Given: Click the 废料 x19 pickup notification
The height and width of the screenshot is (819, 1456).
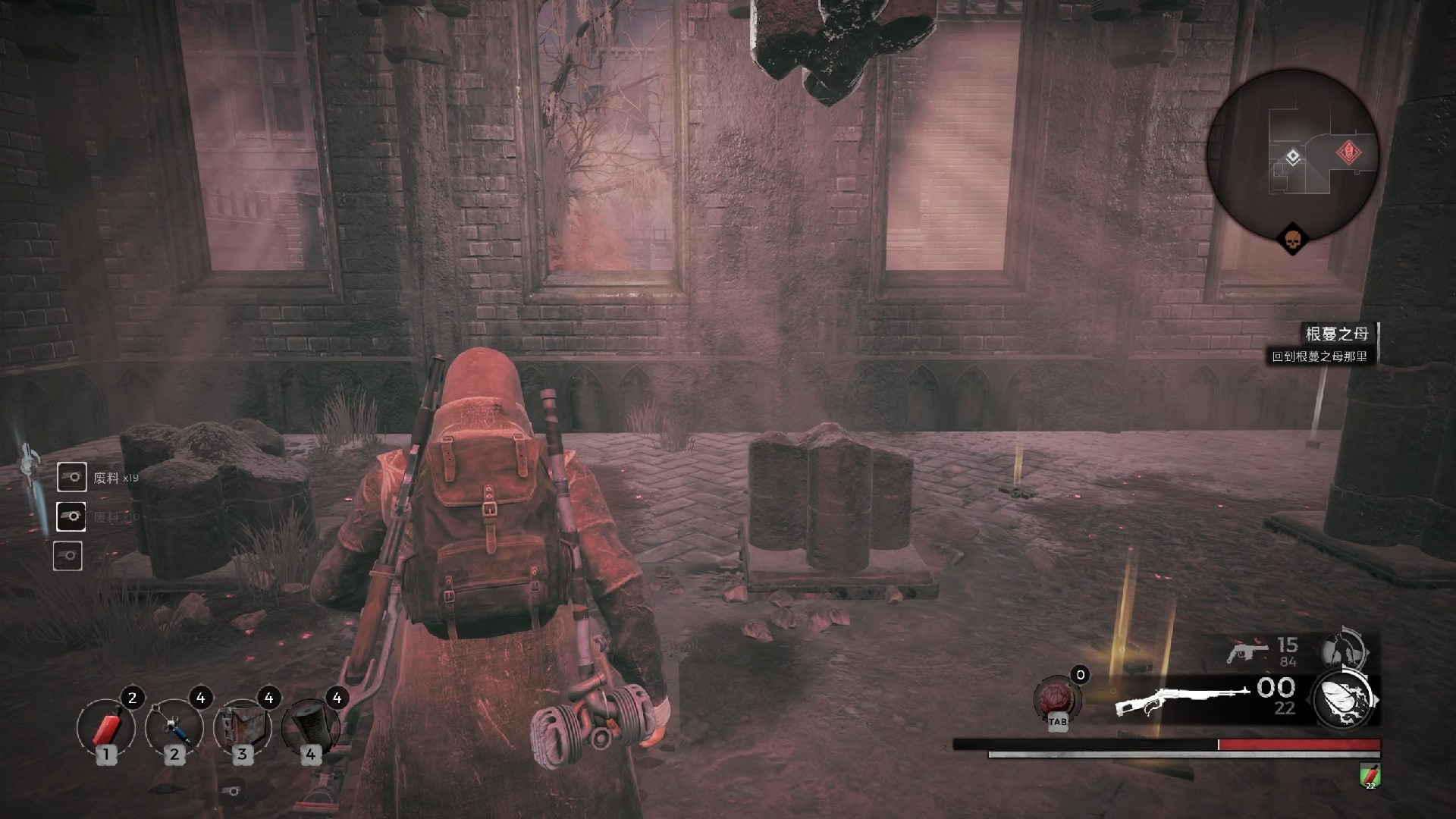Looking at the screenshot, I should [x=99, y=478].
